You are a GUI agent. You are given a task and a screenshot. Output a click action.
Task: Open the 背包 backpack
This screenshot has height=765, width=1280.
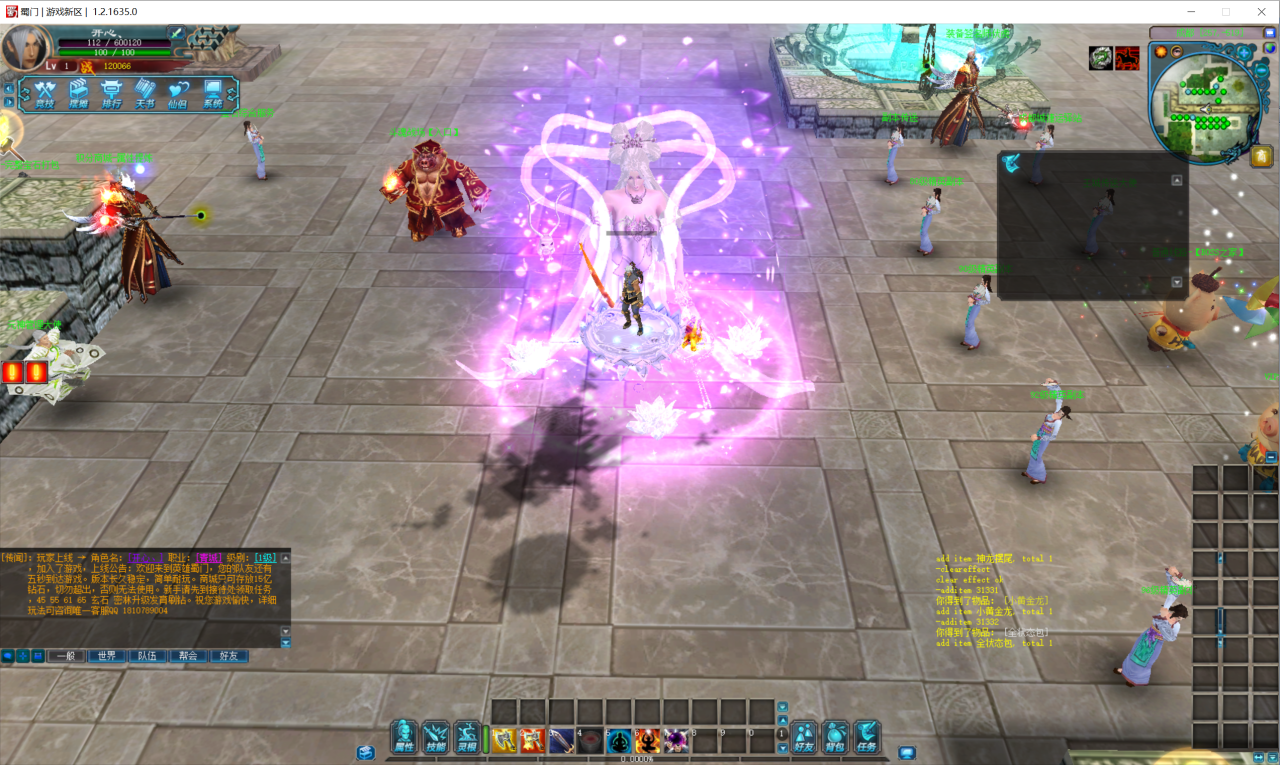point(835,737)
